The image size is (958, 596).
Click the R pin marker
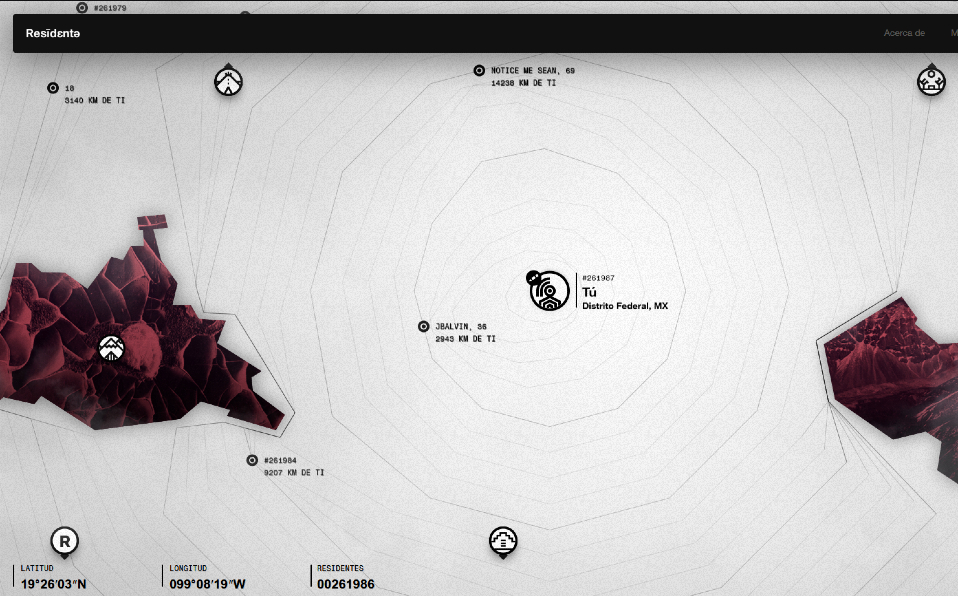[x=65, y=541]
